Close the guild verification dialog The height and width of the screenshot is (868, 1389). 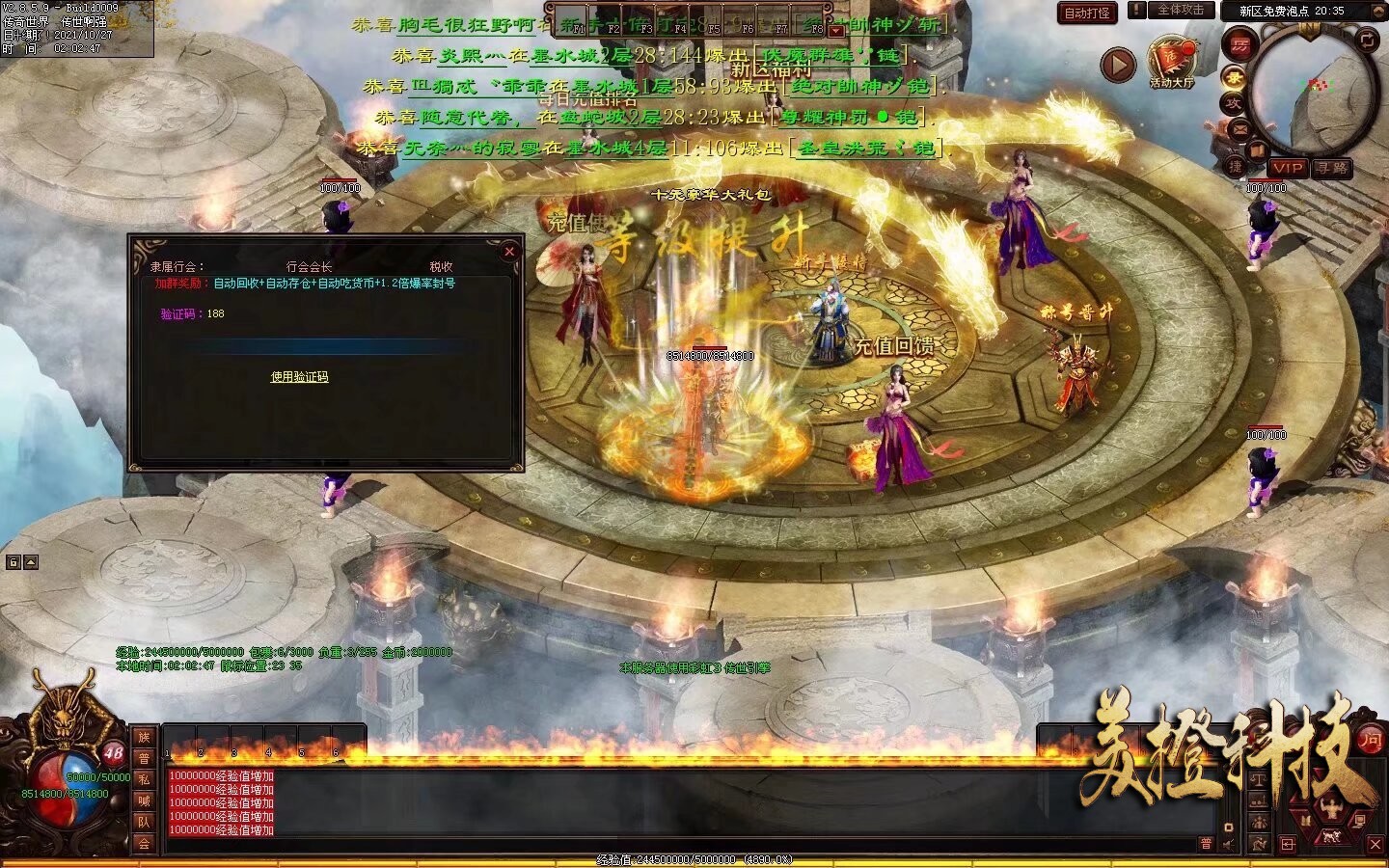click(x=509, y=252)
